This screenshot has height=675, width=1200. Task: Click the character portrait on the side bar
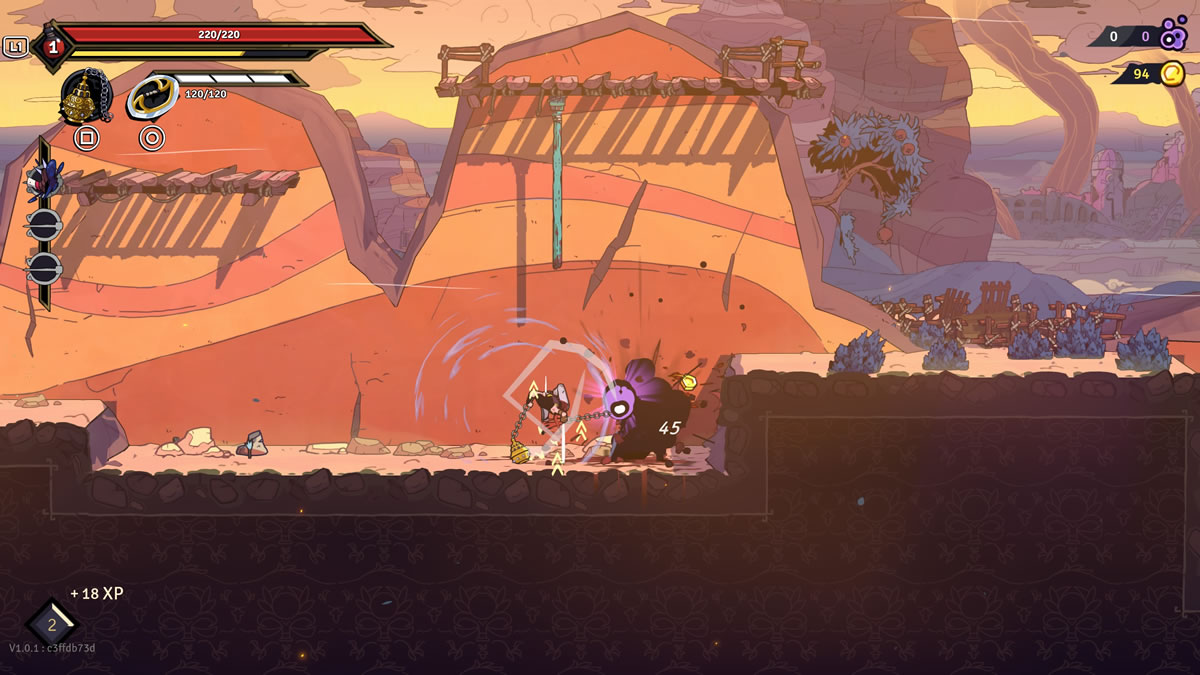pos(43,180)
